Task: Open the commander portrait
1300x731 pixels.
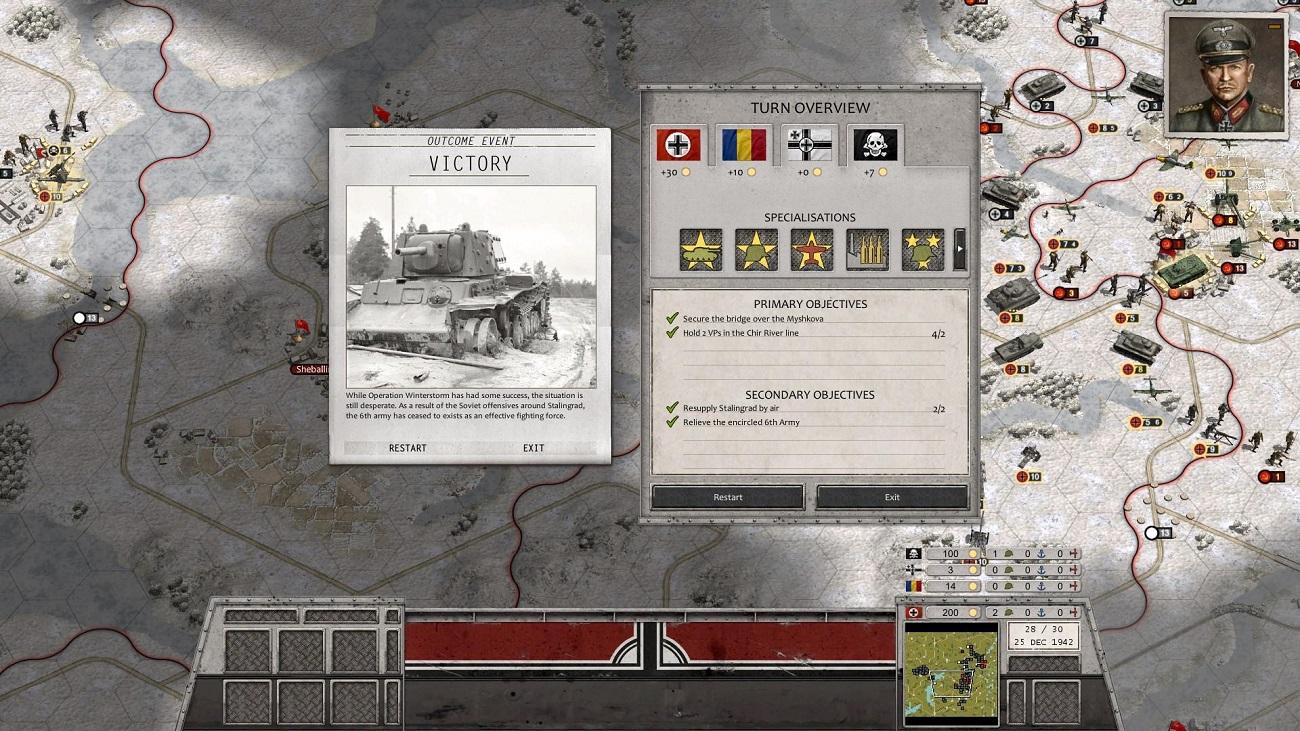Action: (1225, 76)
